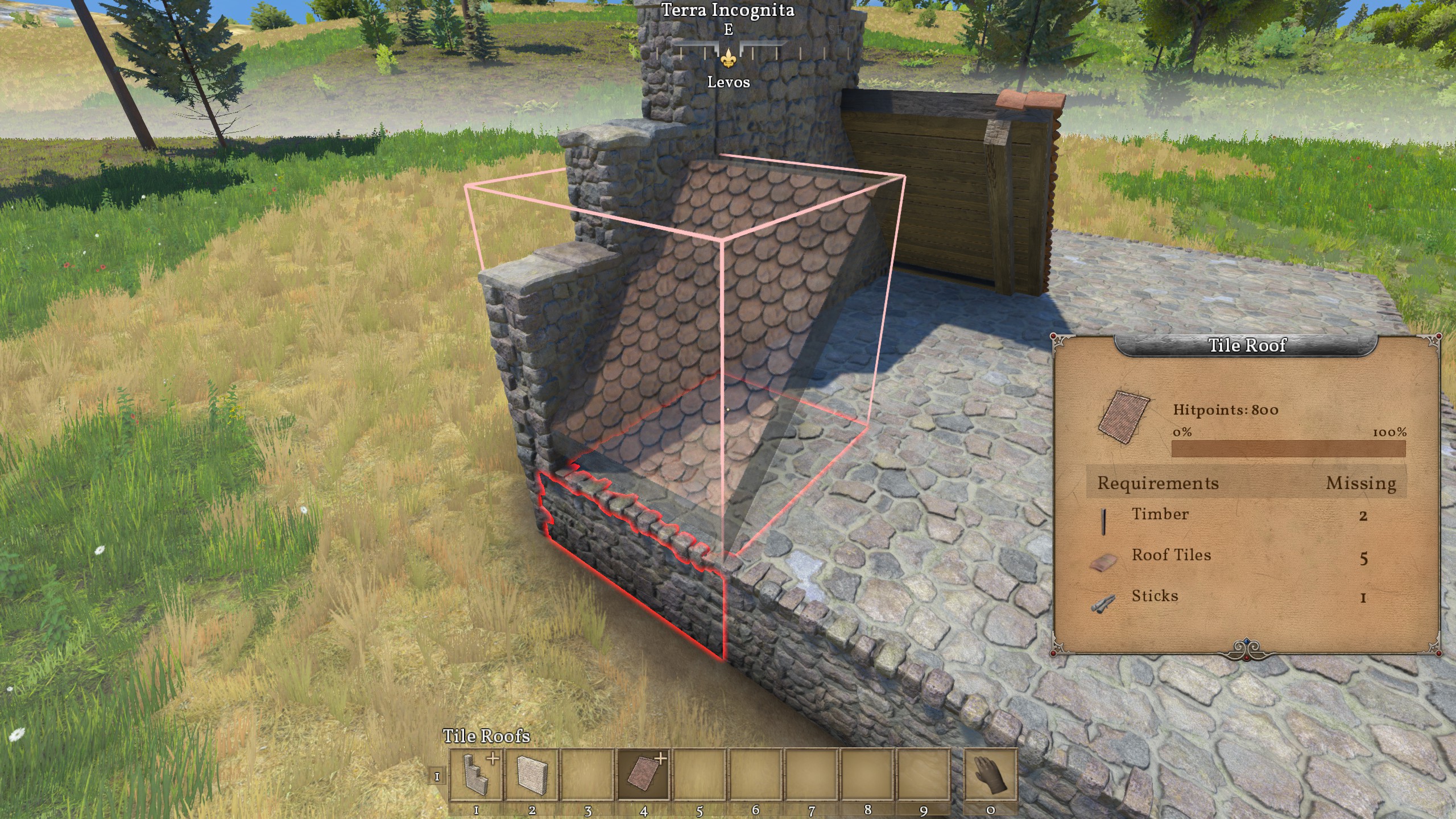
Task: Select the stepped stone wall hotbar slot
Action: tap(476, 774)
